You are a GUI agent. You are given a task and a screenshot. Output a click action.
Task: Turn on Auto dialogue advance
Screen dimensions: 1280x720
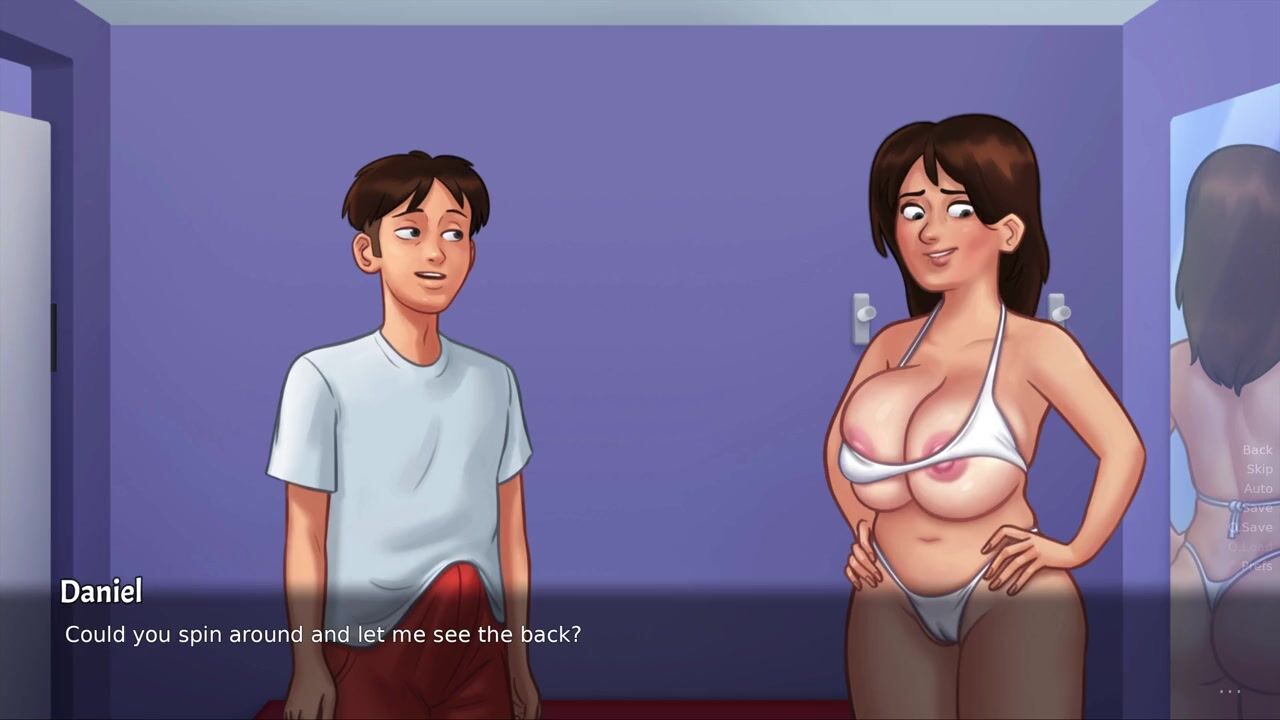[1258, 489]
